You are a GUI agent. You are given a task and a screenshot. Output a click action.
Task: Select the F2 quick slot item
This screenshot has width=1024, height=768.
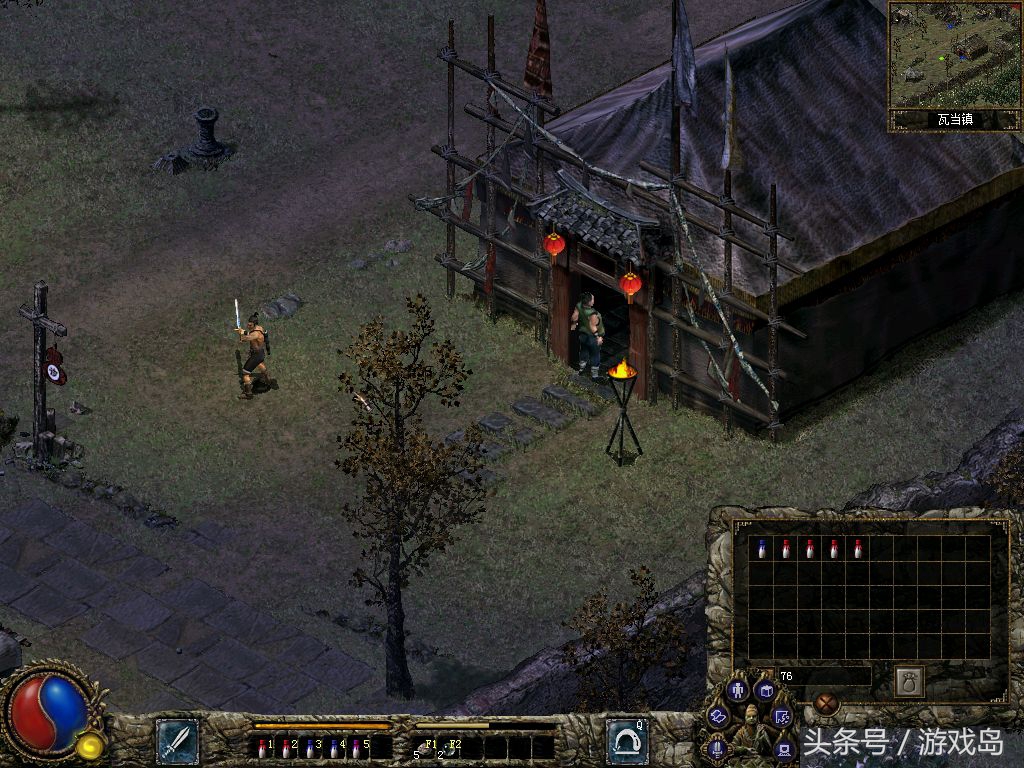point(448,747)
